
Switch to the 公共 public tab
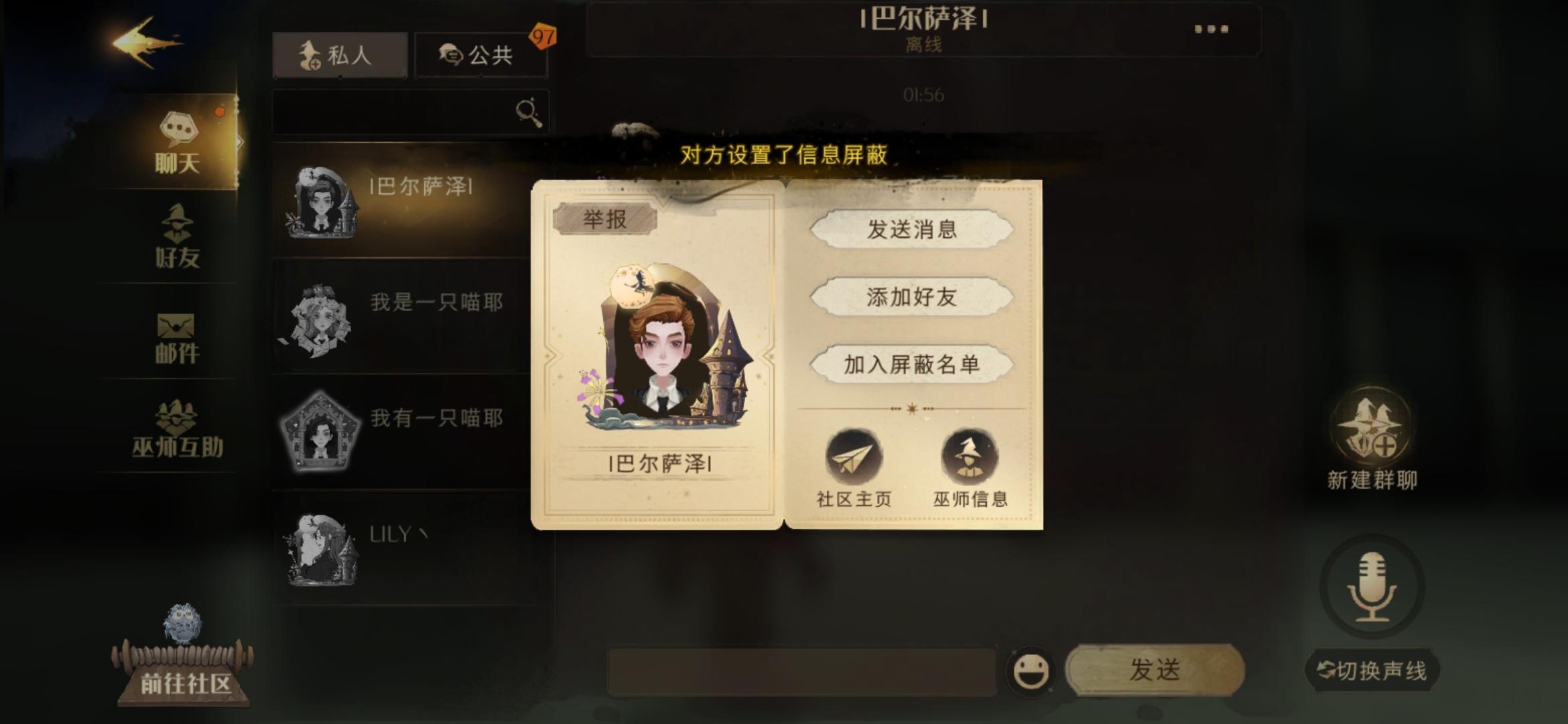point(481,55)
